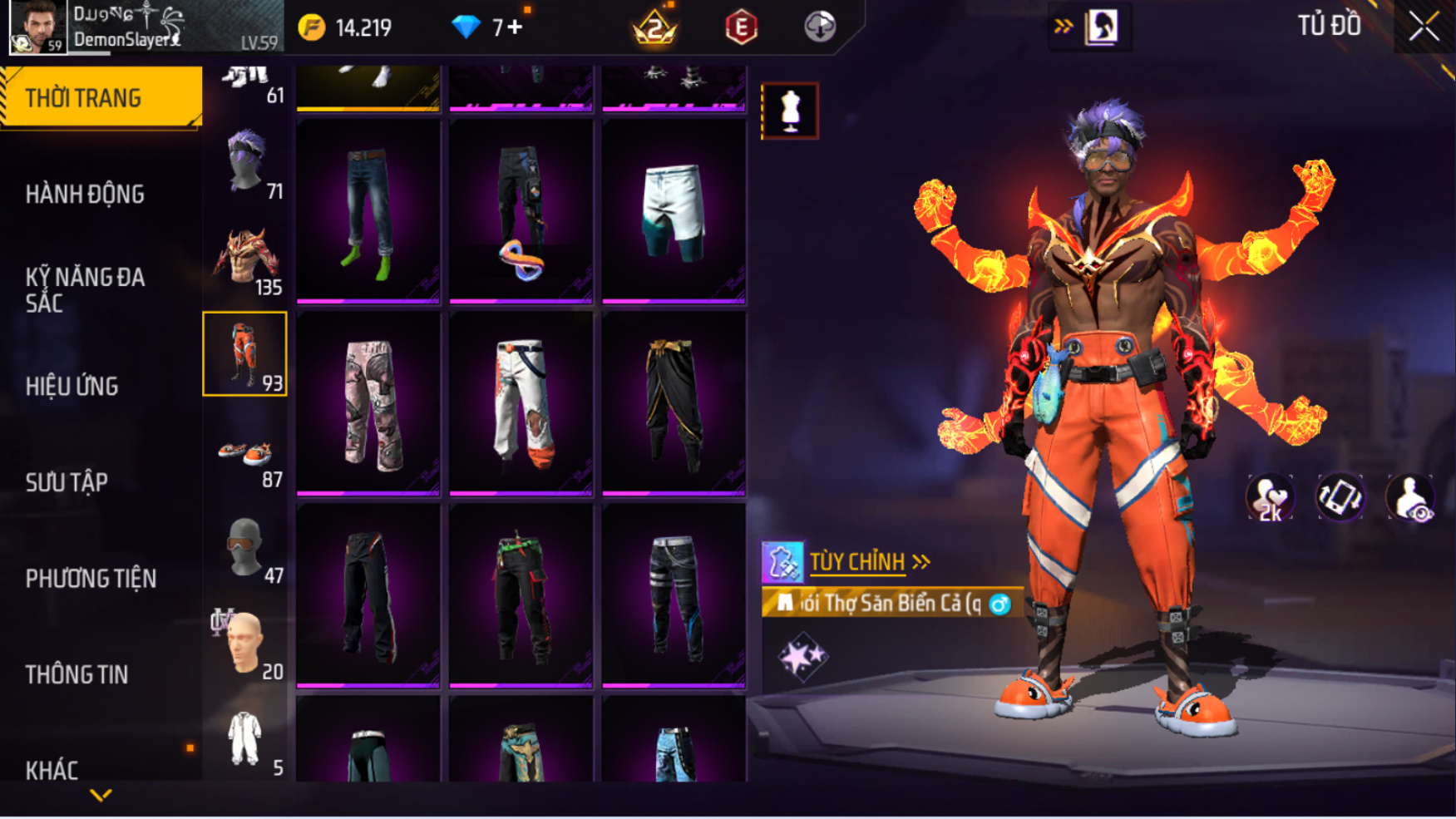
Task: Open TÙY CHỈNH customization
Action: pyautogui.click(x=857, y=562)
